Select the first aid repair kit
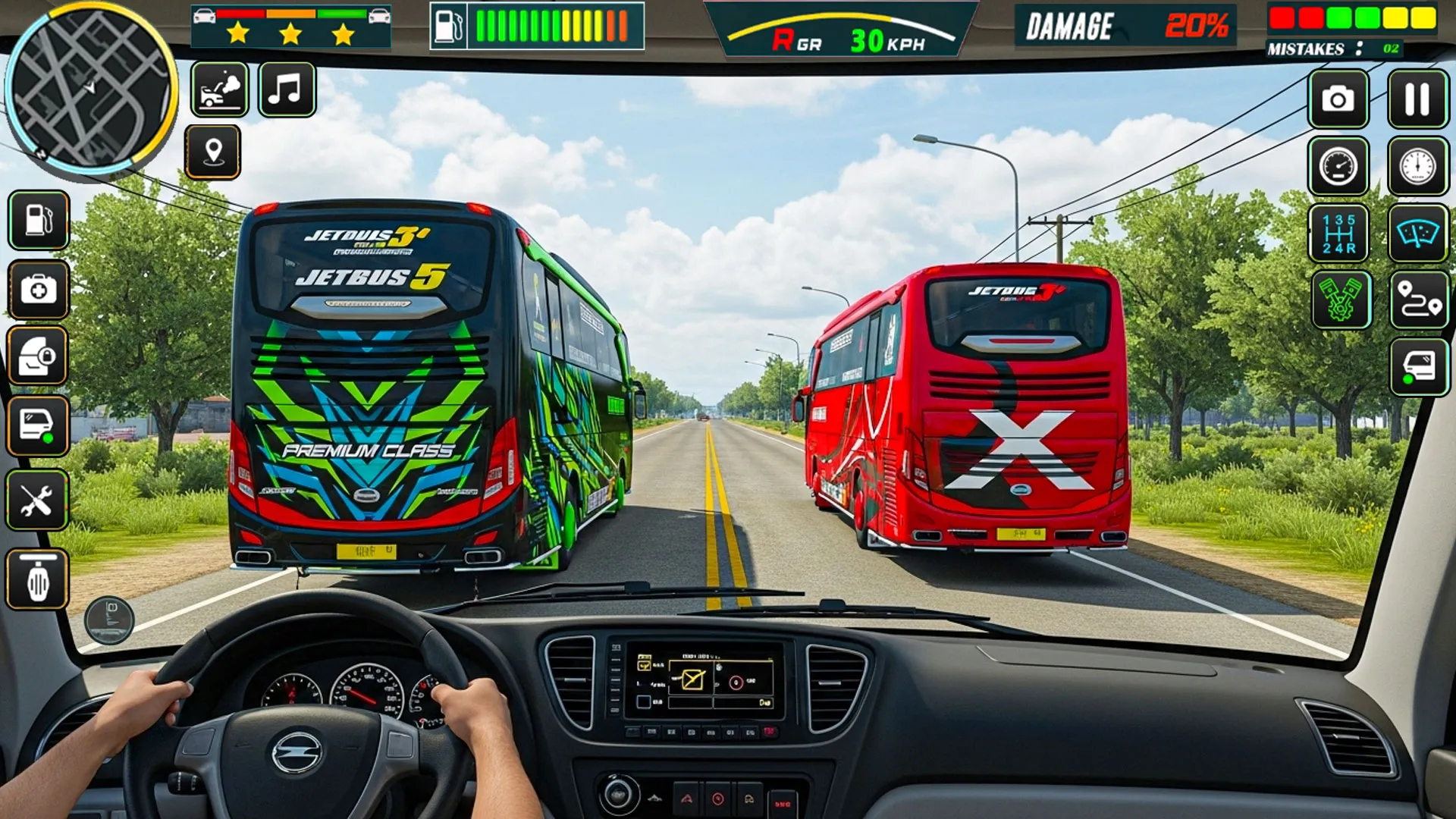The height and width of the screenshot is (819, 1456). point(38,290)
